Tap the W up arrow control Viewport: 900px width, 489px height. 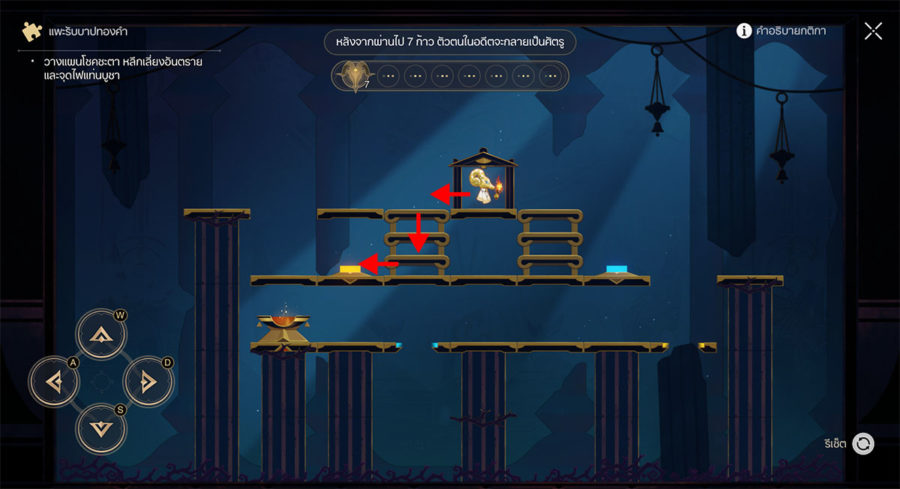[101, 335]
